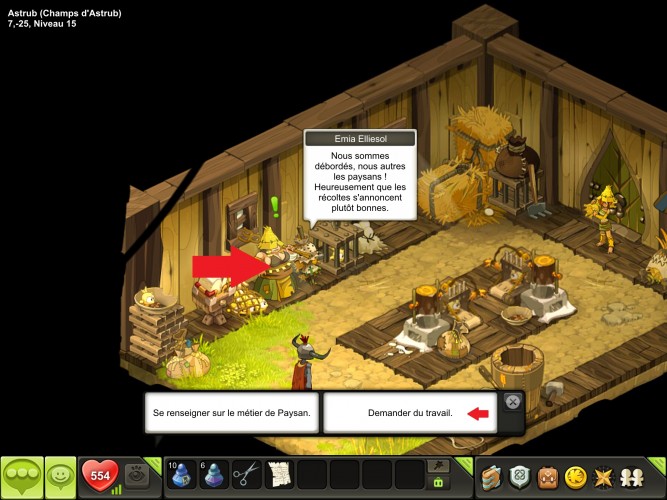Viewport: 667px width, 500px height.
Task: Choose "Demander du travail" dialogue reply
Action: 408,412
